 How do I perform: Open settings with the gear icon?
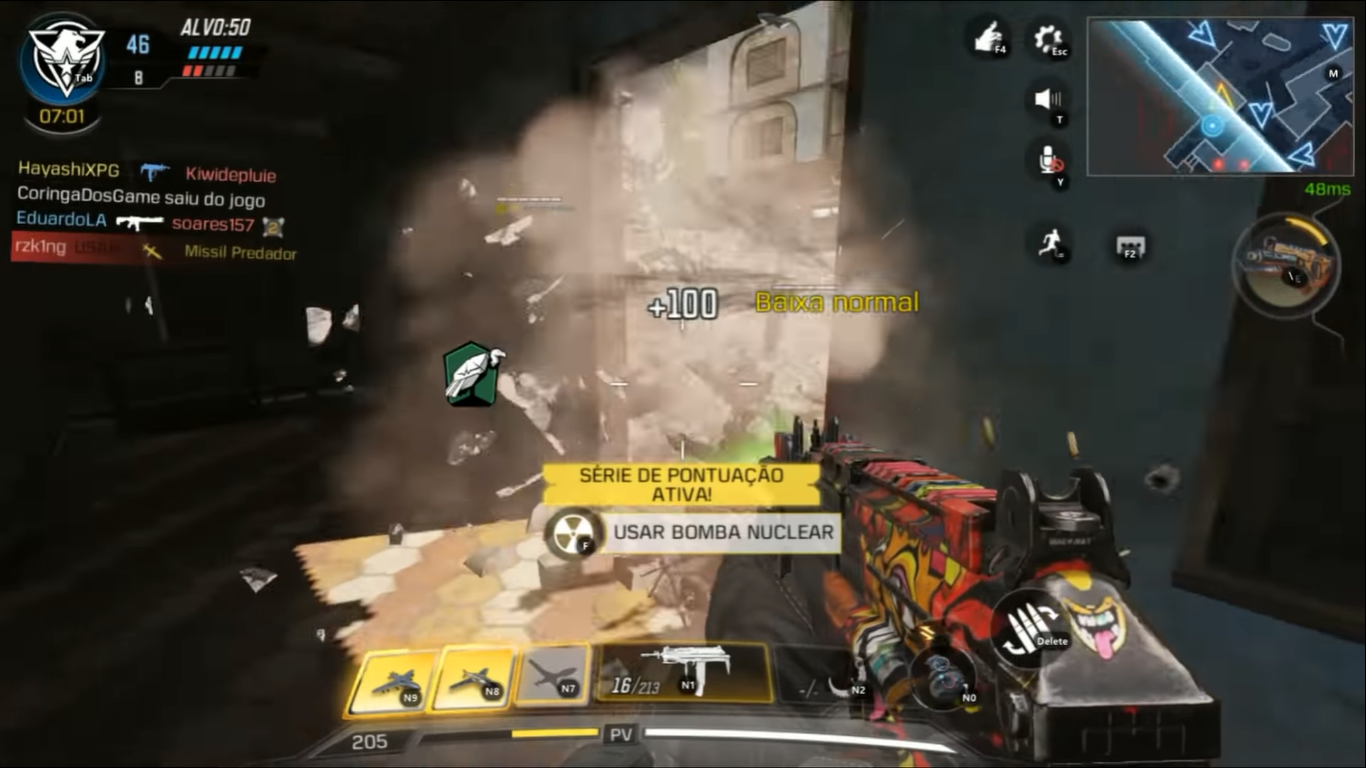1049,40
